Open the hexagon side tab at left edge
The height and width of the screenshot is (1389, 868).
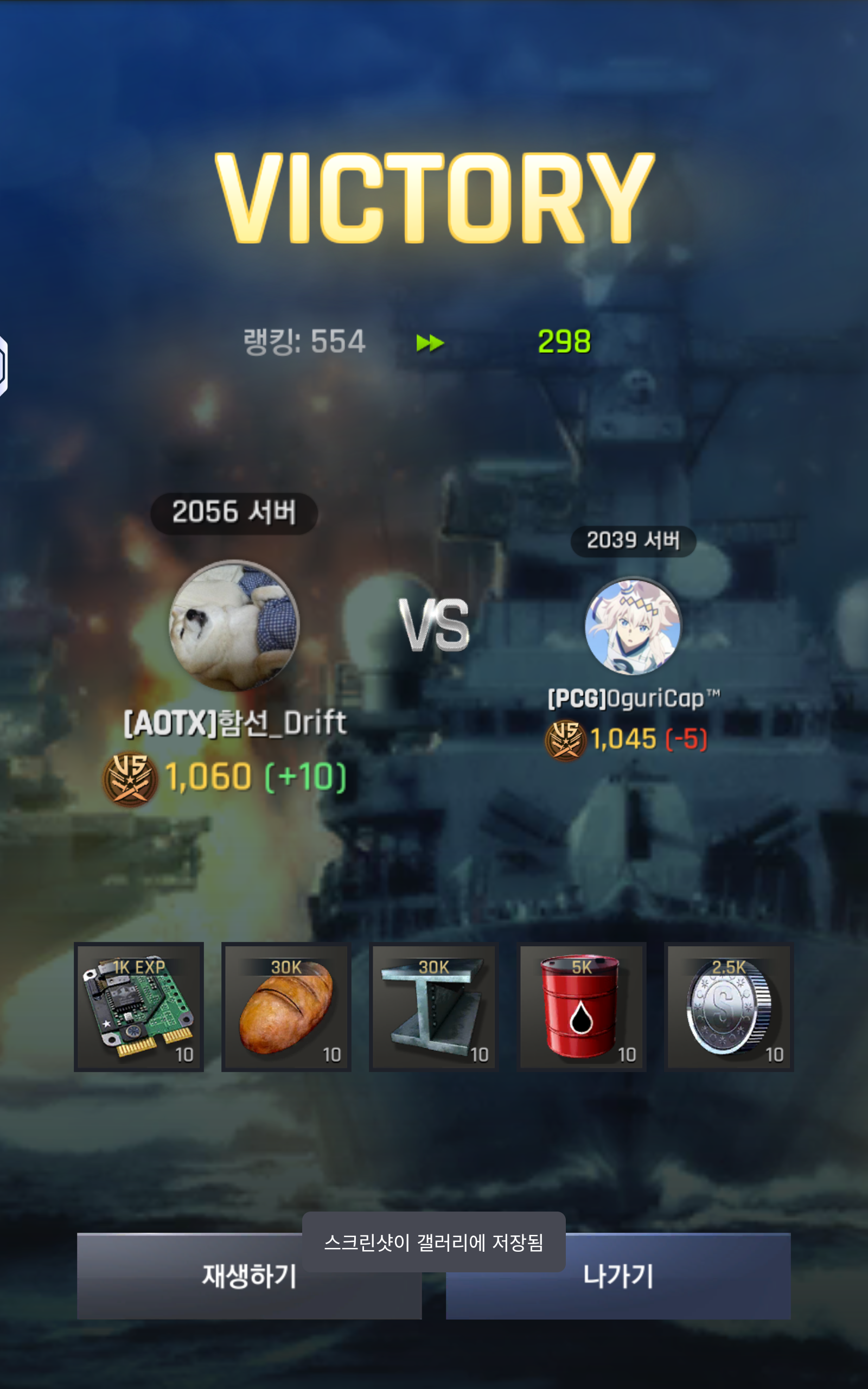3,366
